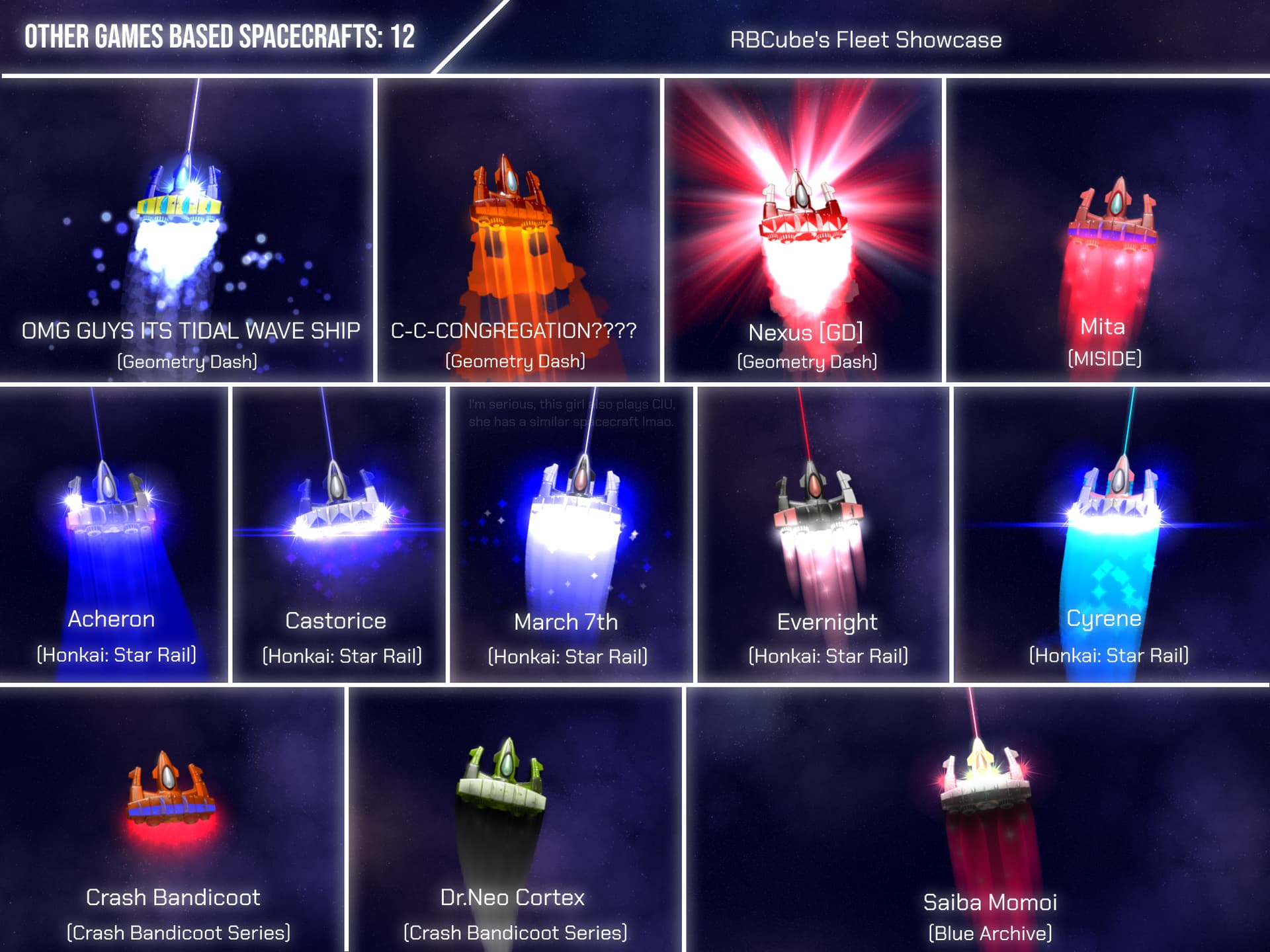This screenshot has width=1270, height=952.
Task: Choose the C-C-CONGREGATION???? spacecraft tile
Action: 518,230
